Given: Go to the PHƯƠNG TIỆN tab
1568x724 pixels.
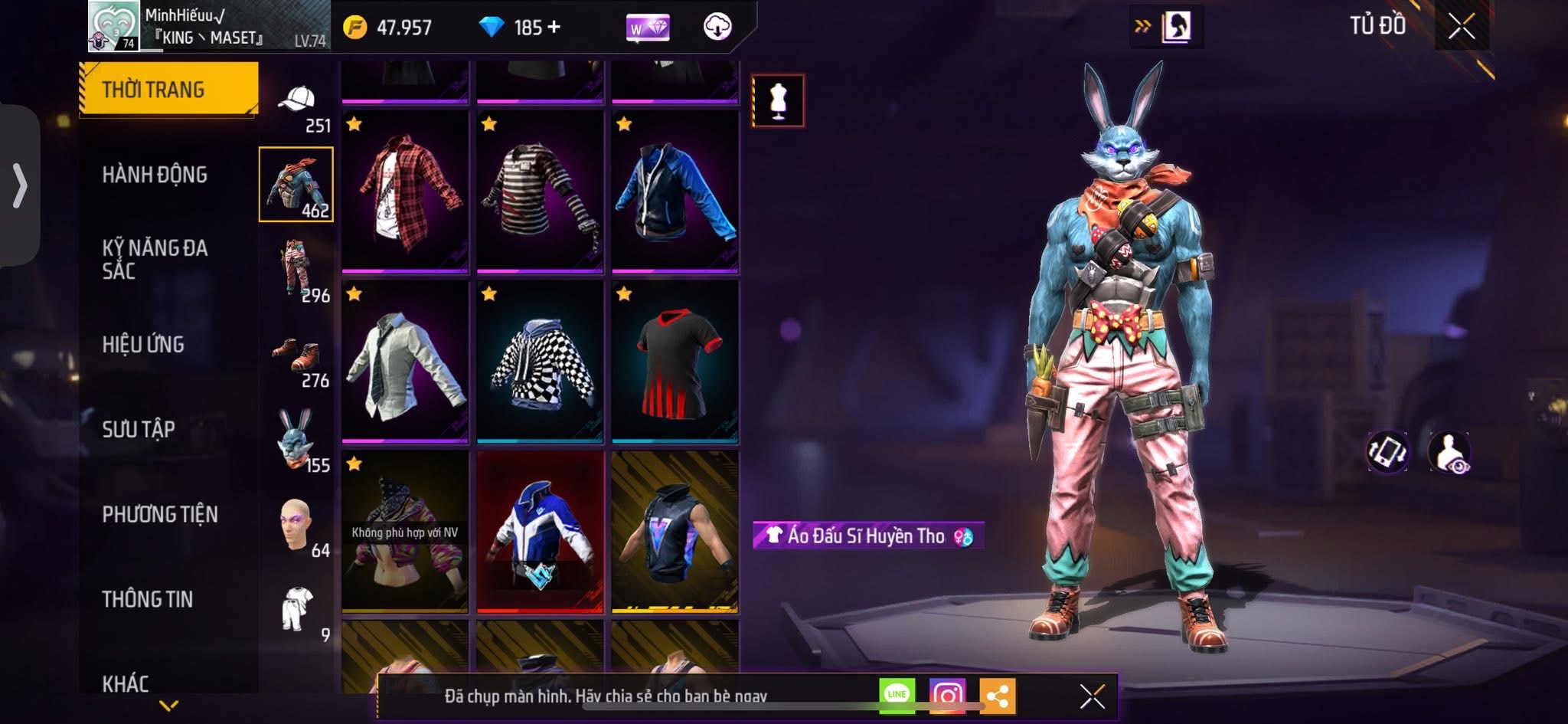Looking at the screenshot, I should [160, 514].
